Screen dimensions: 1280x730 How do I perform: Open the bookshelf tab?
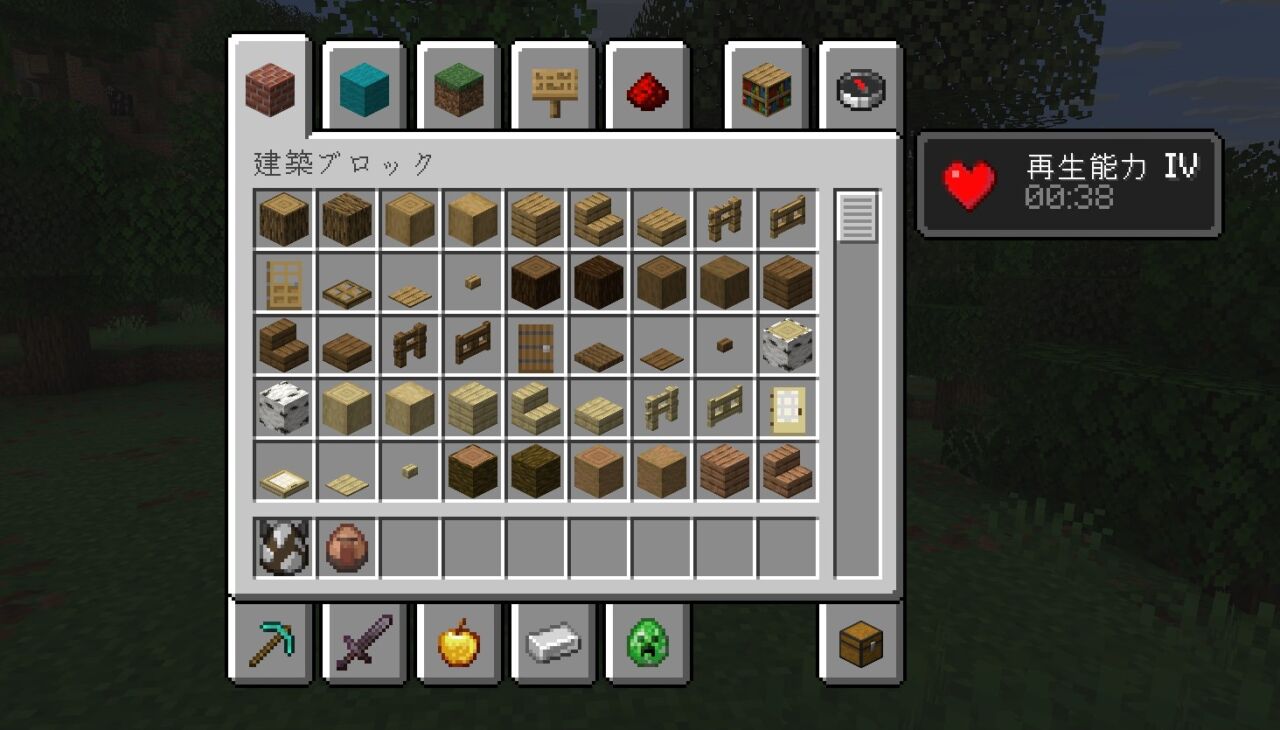coord(766,89)
